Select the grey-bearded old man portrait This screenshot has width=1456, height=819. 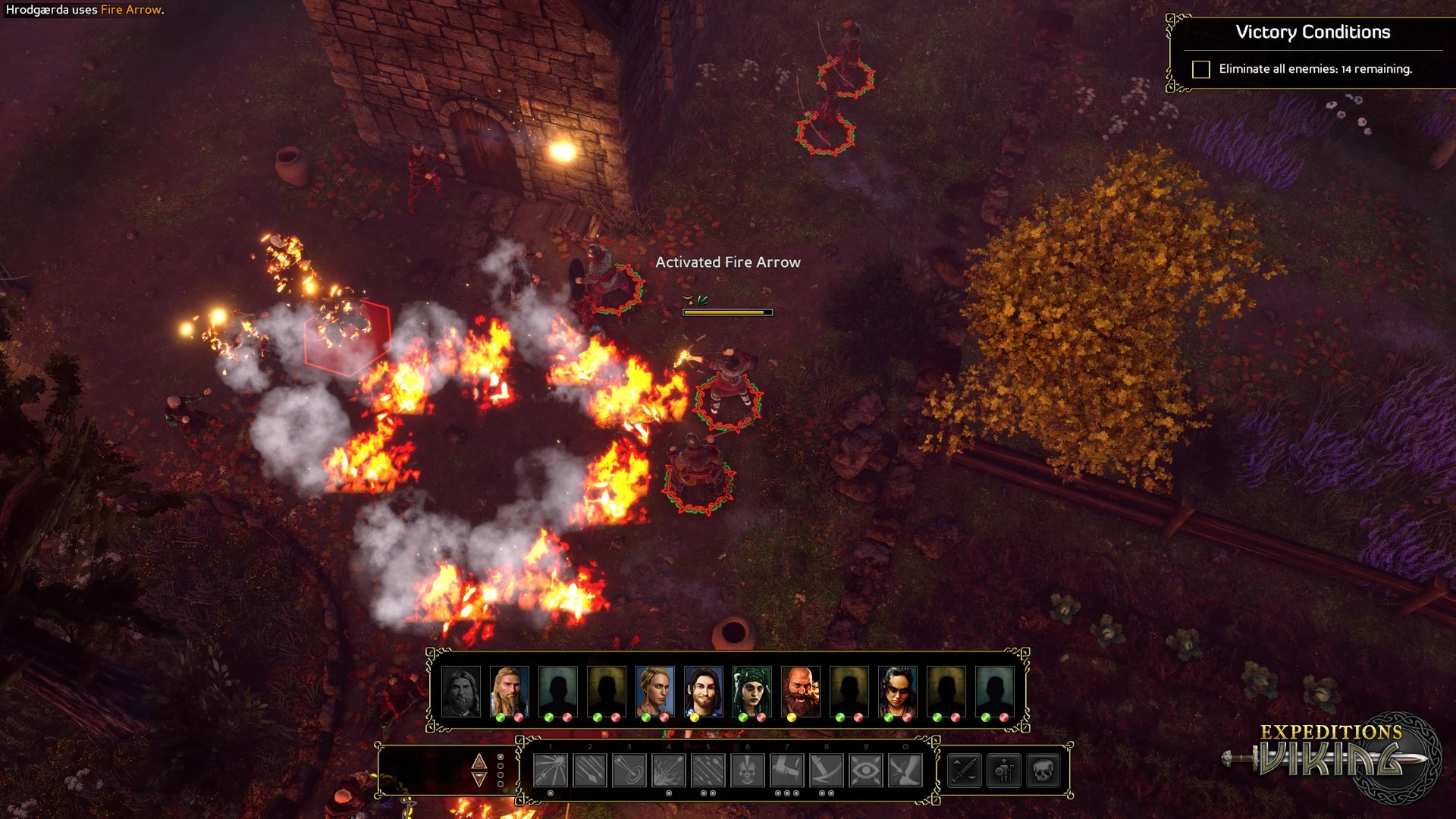coord(460,691)
